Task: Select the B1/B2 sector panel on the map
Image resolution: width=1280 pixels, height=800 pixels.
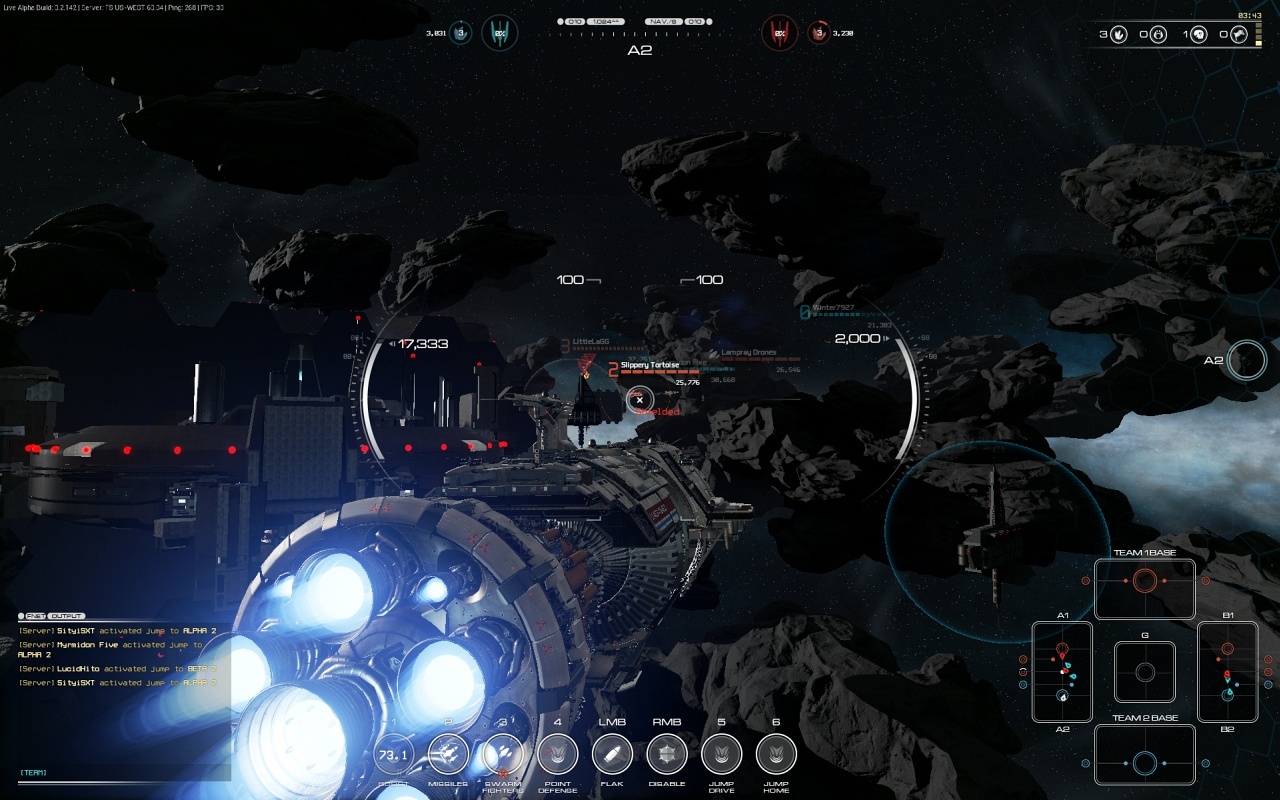Action: pos(1228,672)
